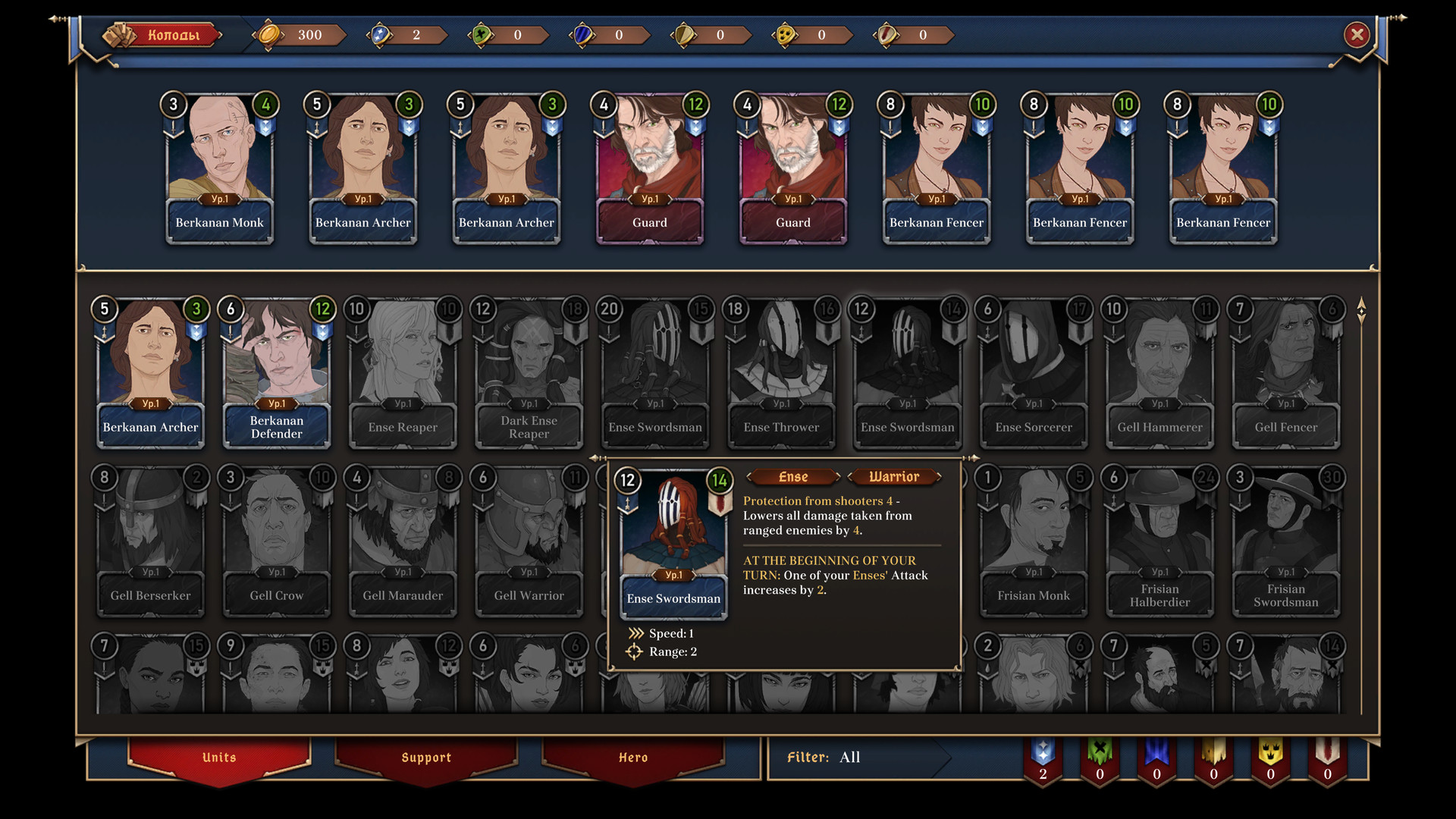Select the Units tab button
The height and width of the screenshot is (819, 1456).
(218, 757)
